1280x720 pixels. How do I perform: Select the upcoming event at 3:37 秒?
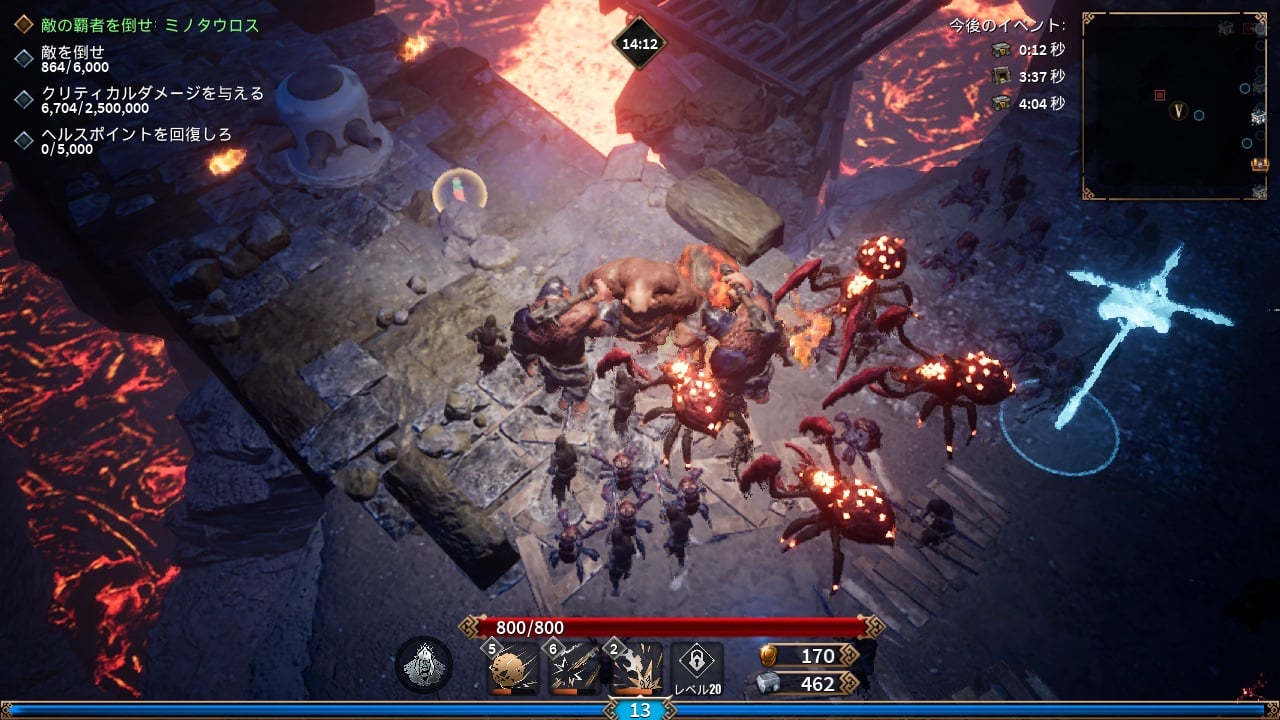[1028, 76]
